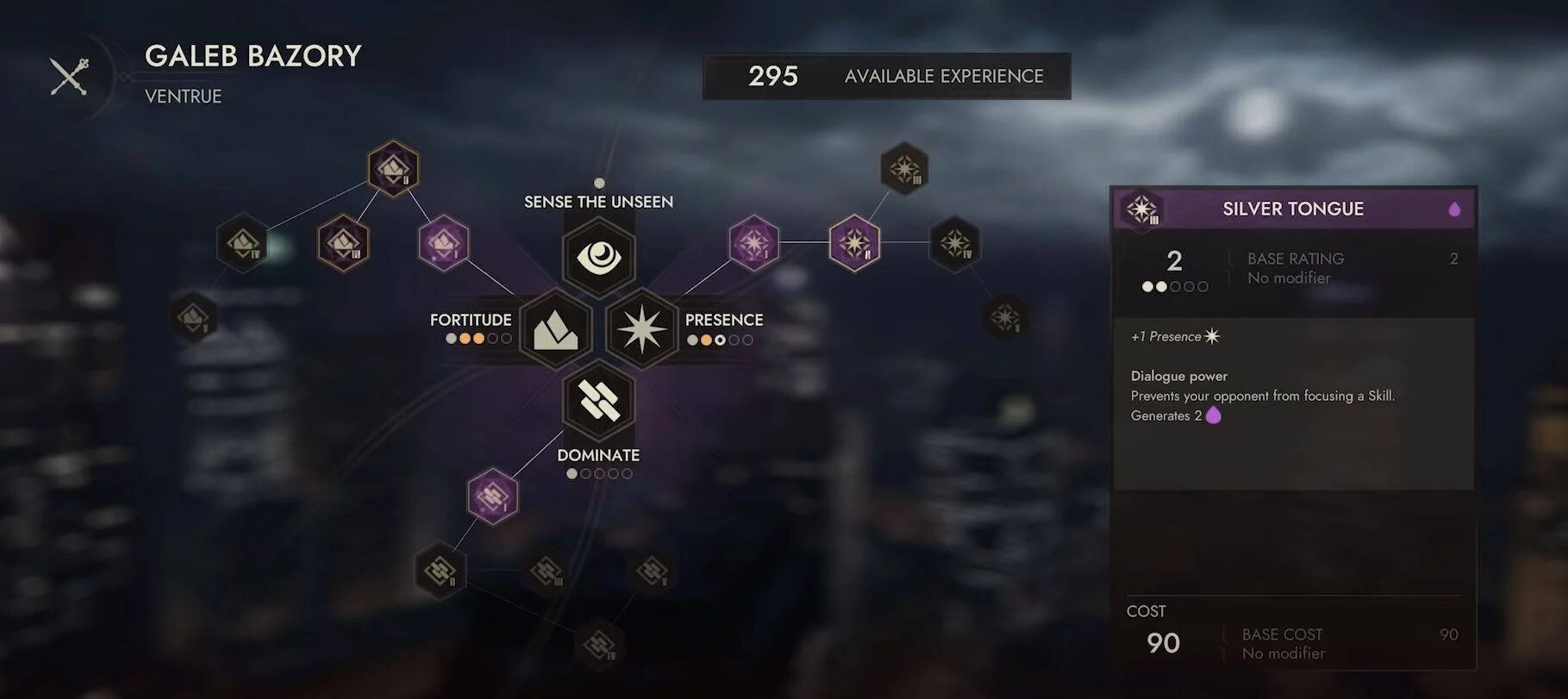Select the Dominate discipline hexagon
The height and width of the screenshot is (699, 1568).
599,401
